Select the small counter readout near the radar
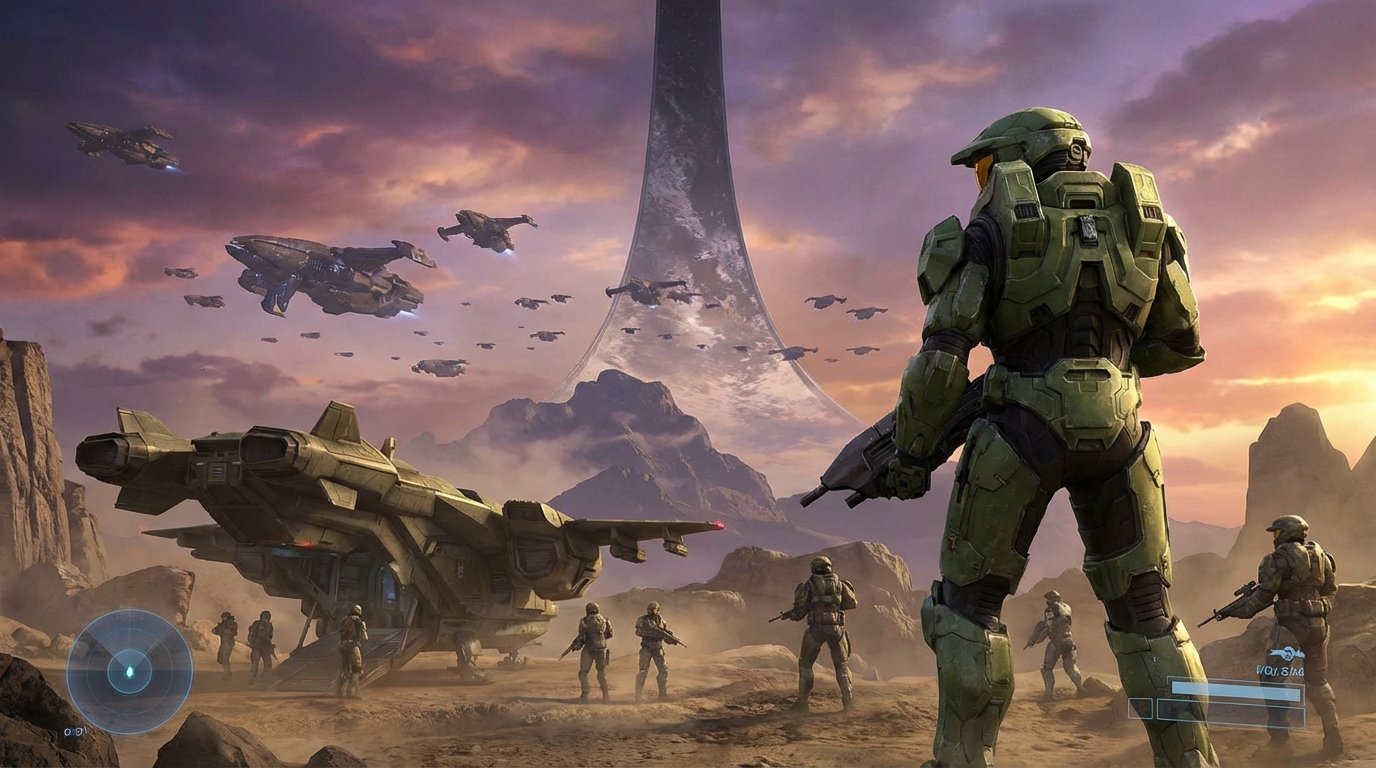1376x768 pixels. click(x=74, y=732)
